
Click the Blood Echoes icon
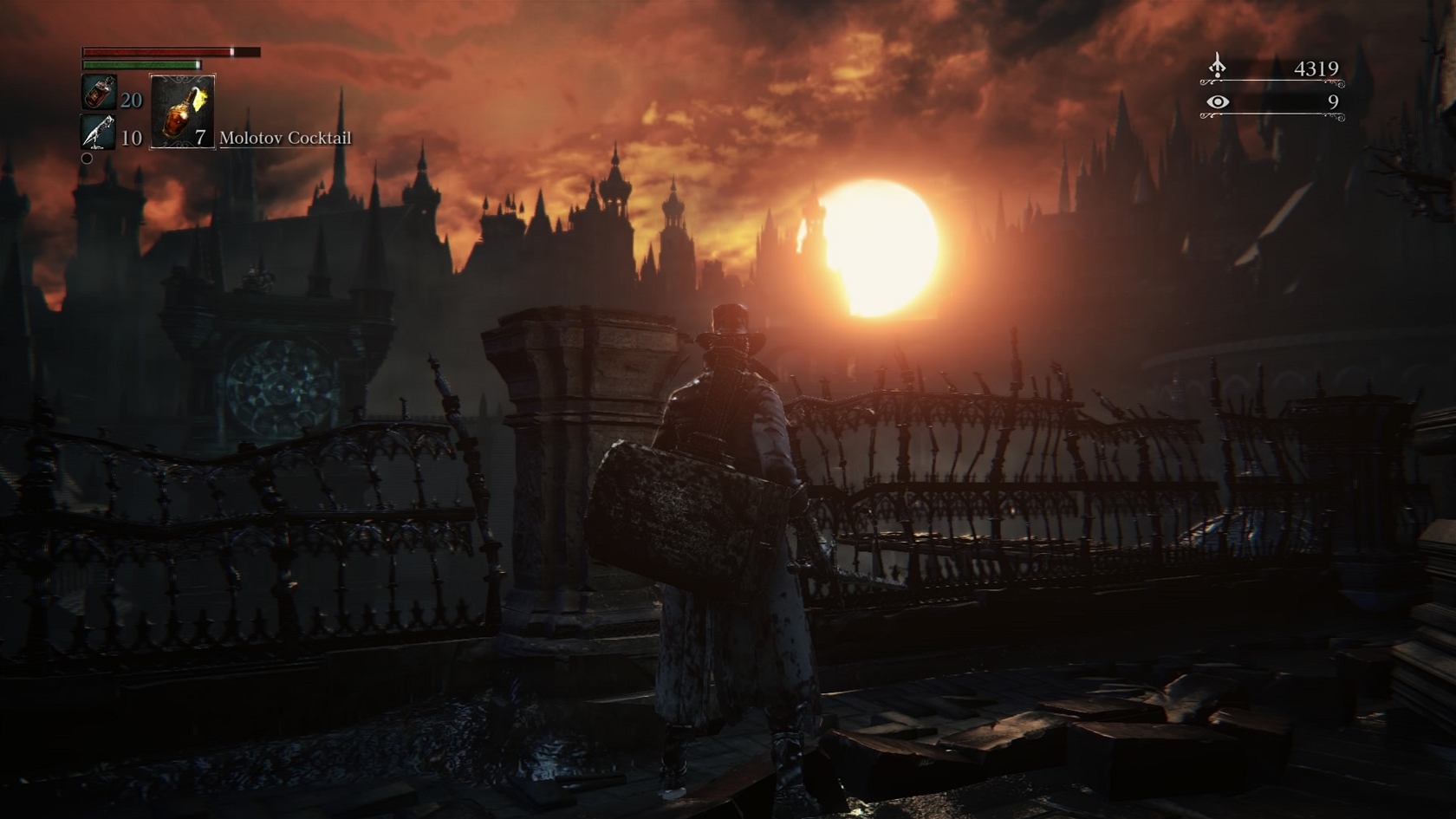1218,66
